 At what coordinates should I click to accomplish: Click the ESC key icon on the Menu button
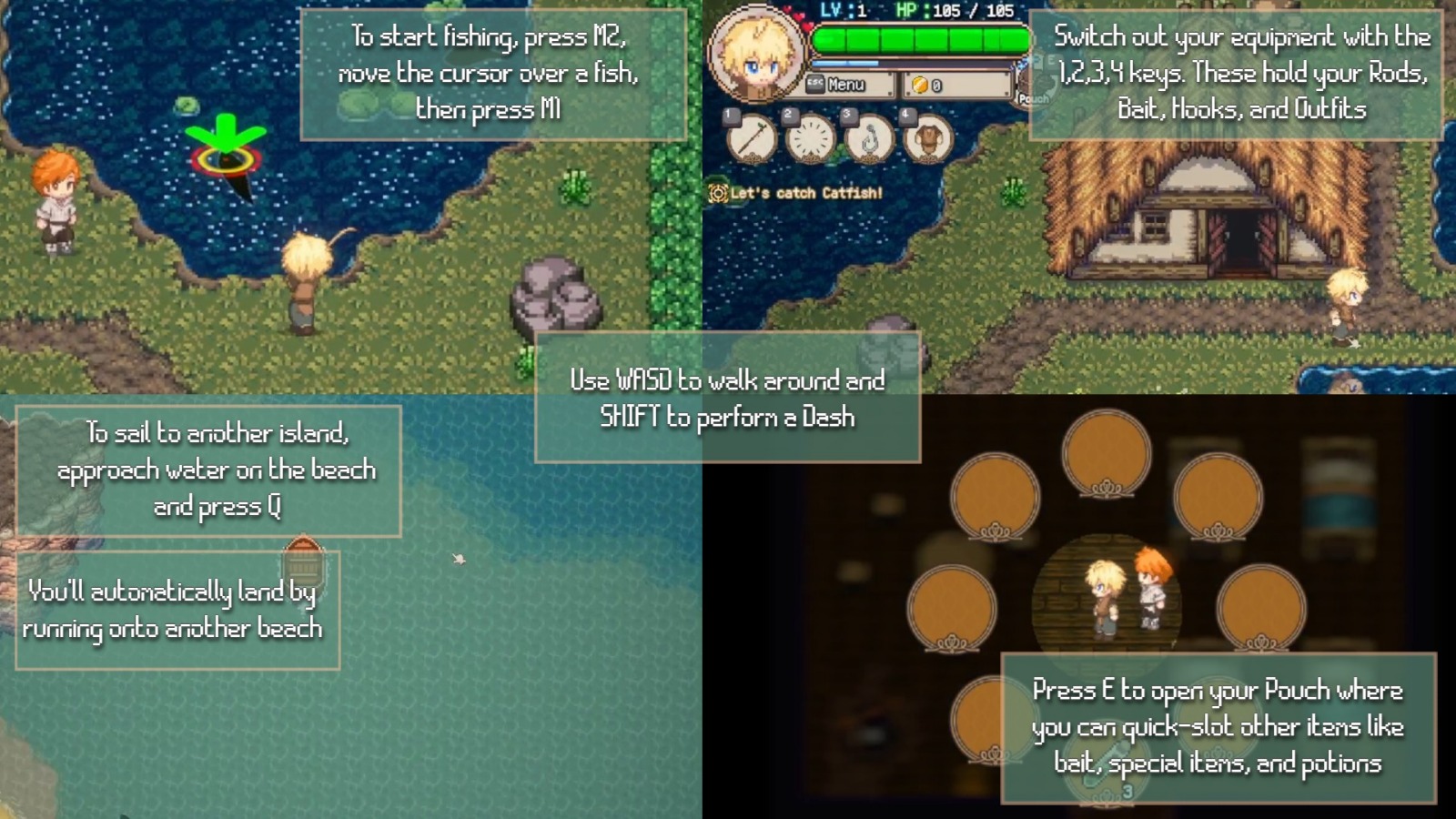(815, 83)
